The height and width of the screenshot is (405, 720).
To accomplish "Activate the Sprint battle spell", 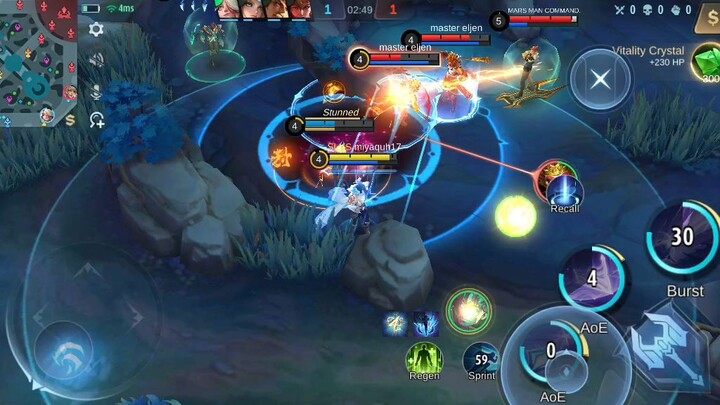I will tap(482, 358).
